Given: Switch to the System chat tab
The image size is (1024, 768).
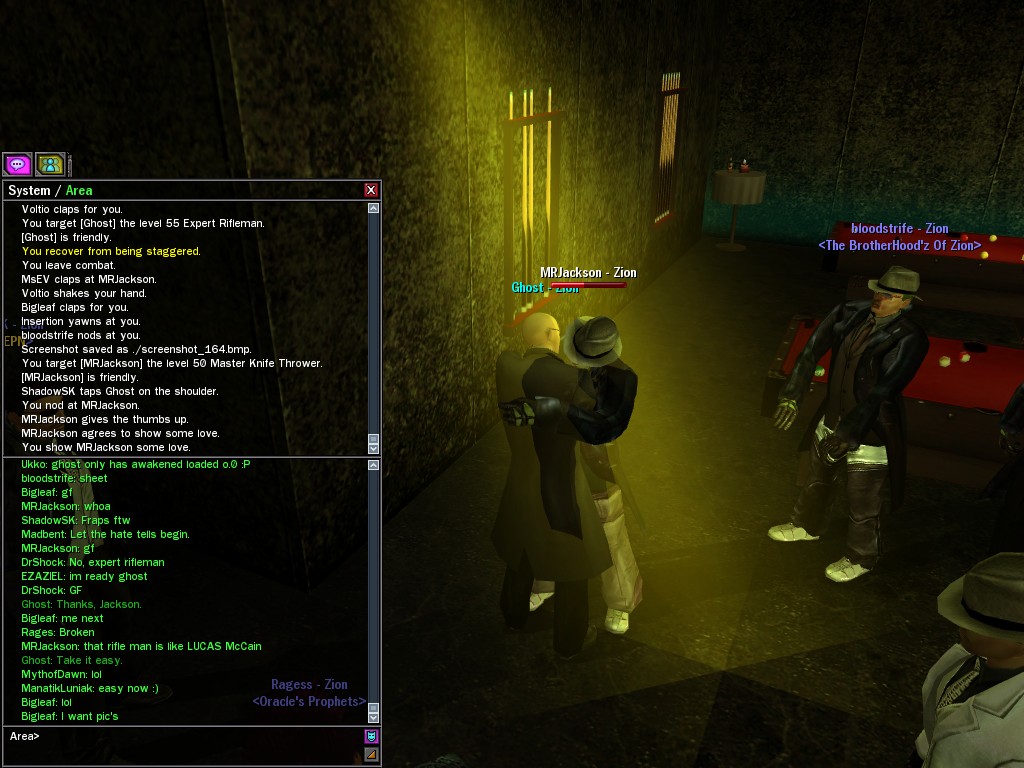Looking at the screenshot, I should pyautogui.click(x=28, y=190).
